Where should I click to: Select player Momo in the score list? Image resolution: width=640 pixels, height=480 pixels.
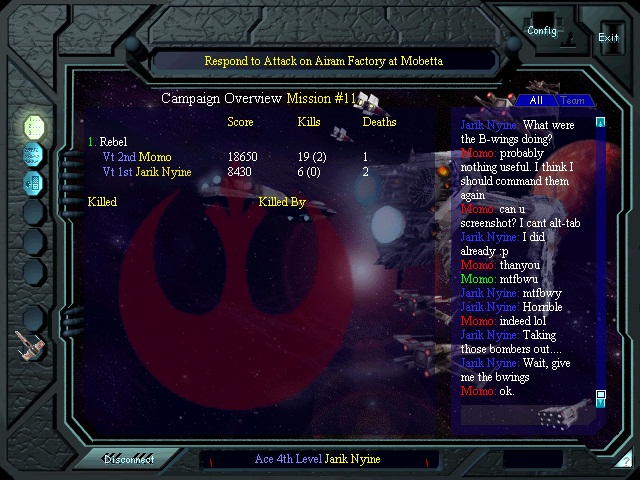pos(154,157)
